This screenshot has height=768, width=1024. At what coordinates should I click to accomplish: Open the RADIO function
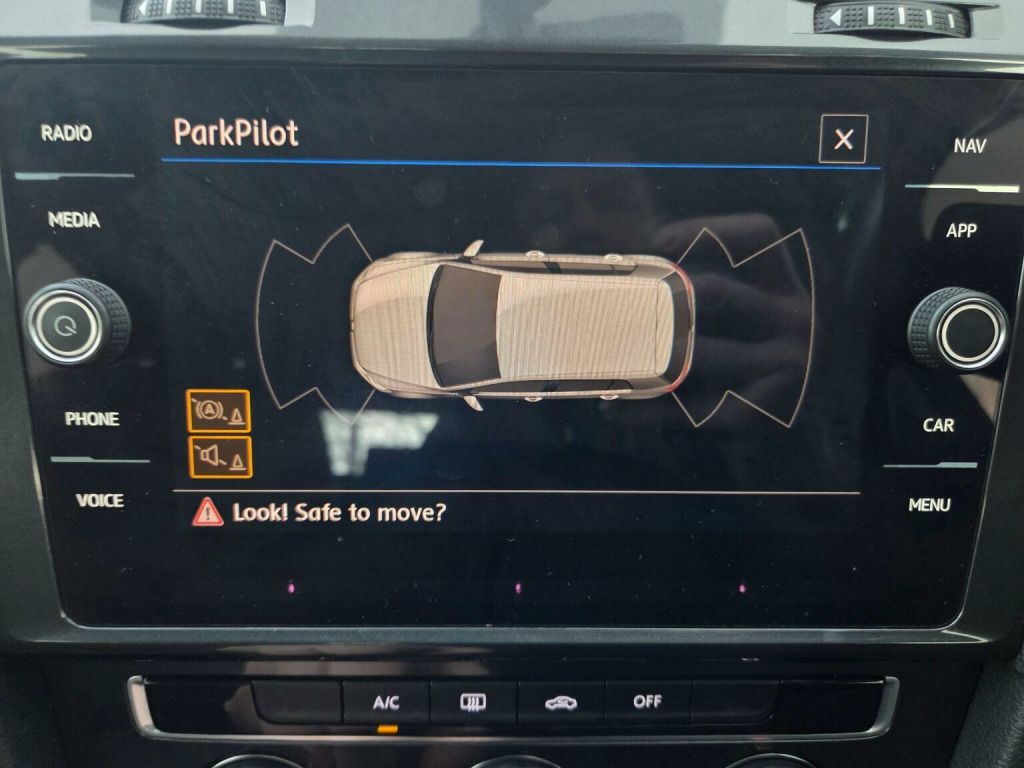point(66,133)
